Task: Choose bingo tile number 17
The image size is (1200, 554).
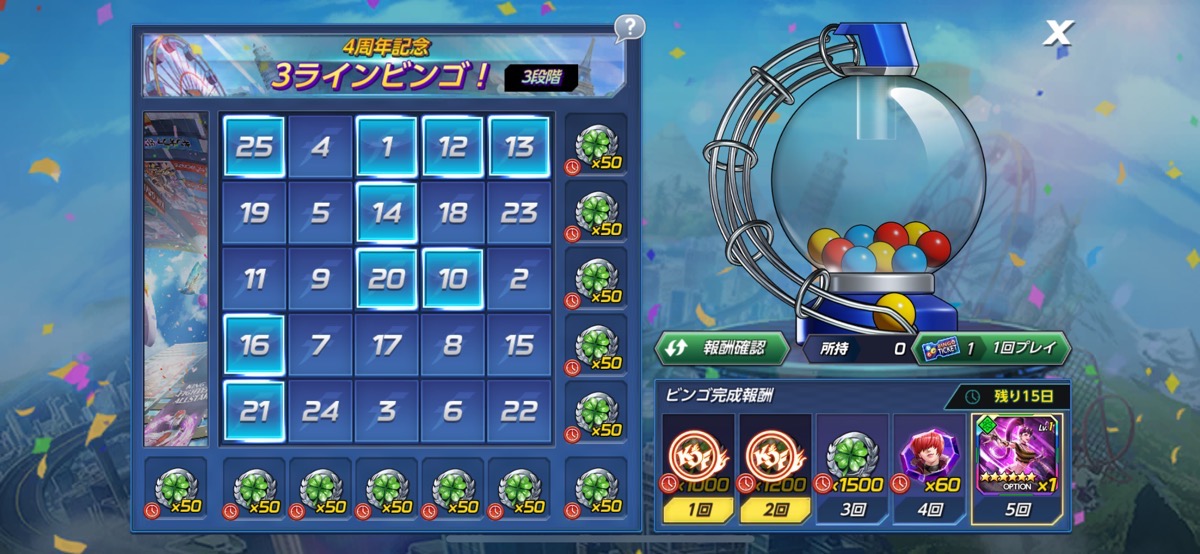Action: [x=387, y=345]
